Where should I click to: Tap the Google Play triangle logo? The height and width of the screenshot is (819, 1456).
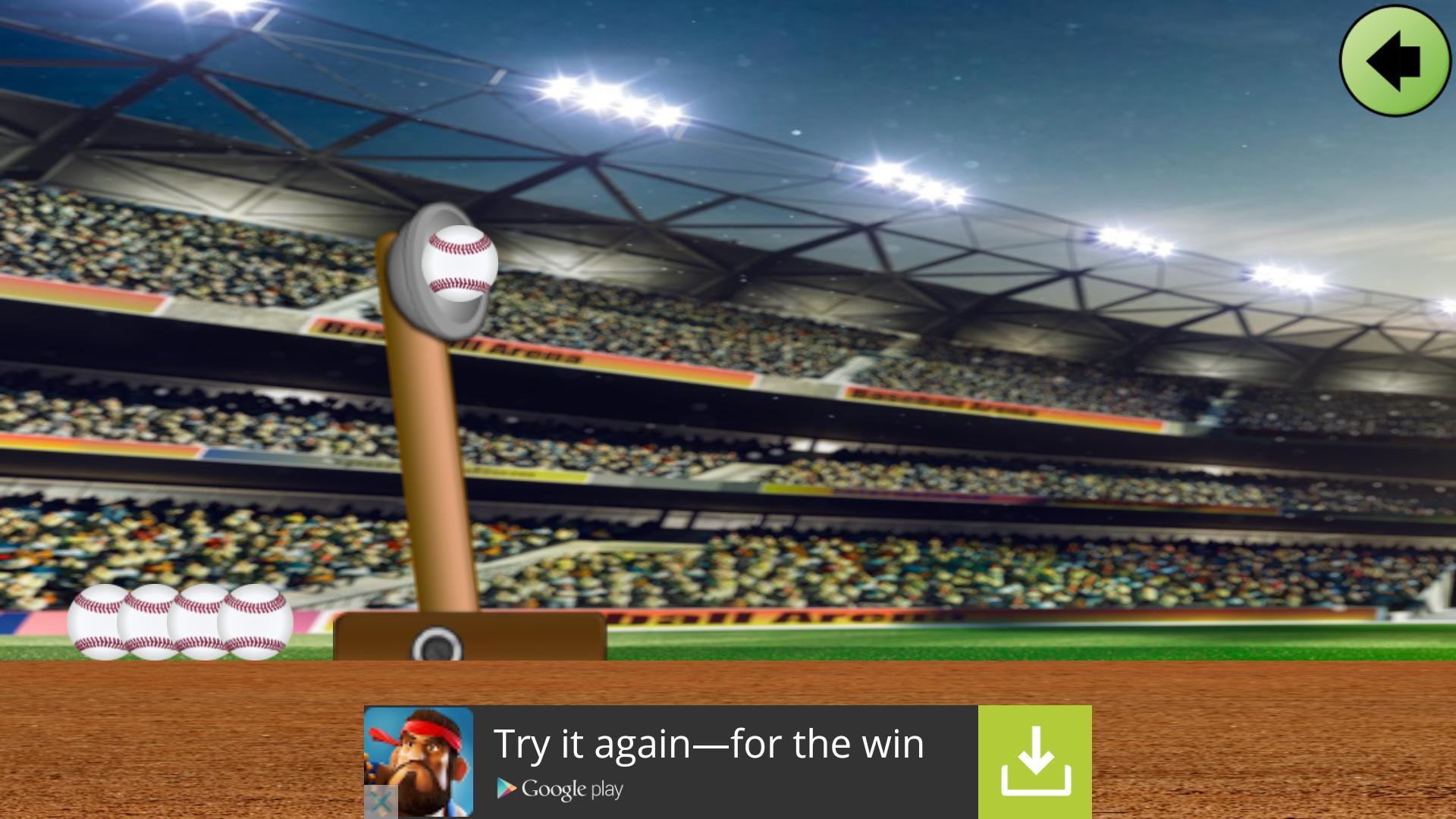coord(505,789)
